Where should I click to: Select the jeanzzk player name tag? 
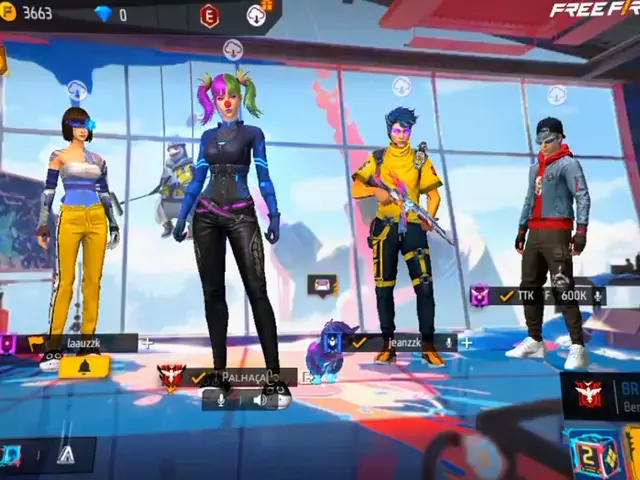[400, 342]
